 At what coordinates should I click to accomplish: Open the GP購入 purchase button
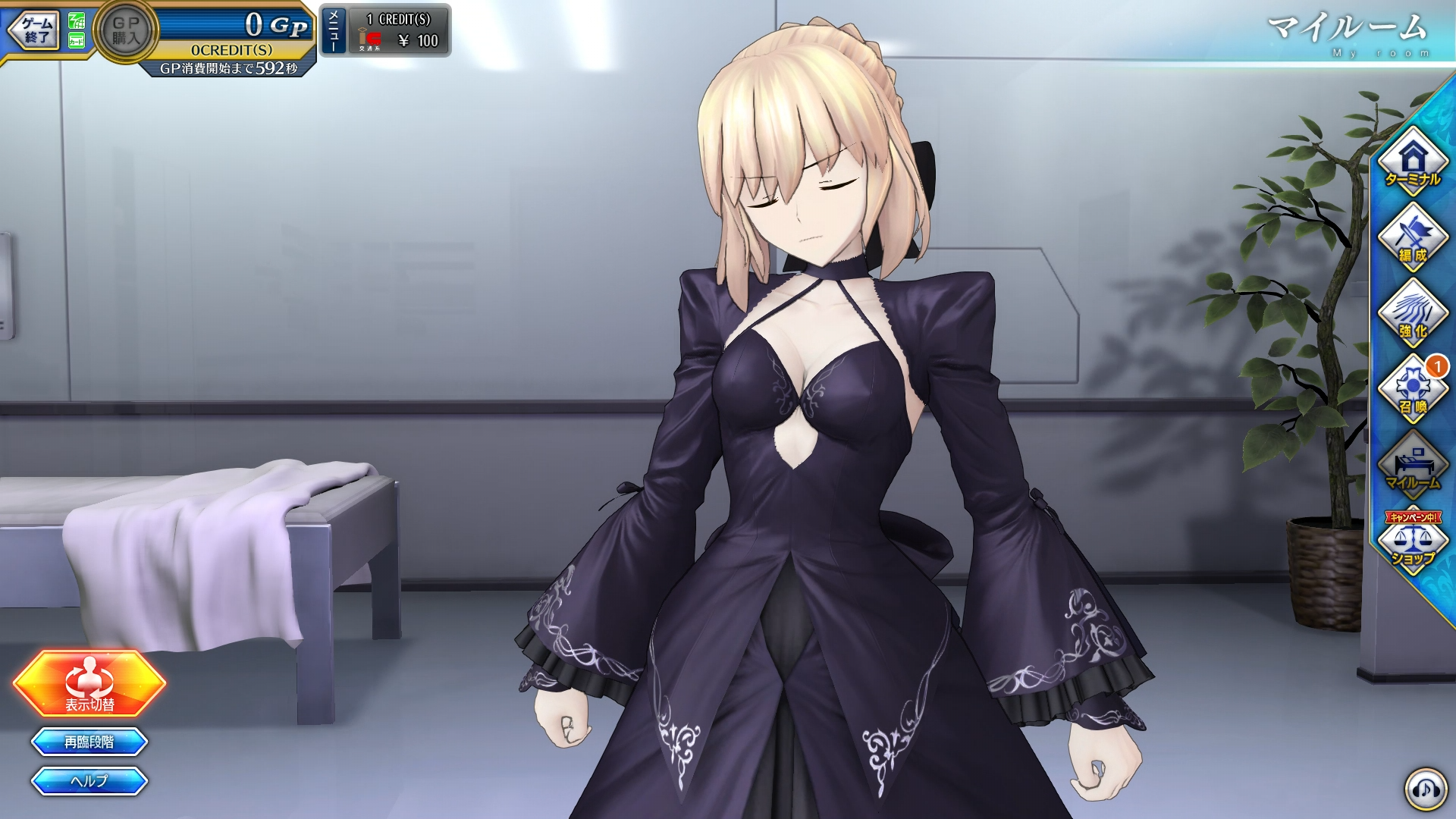(x=125, y=31)
